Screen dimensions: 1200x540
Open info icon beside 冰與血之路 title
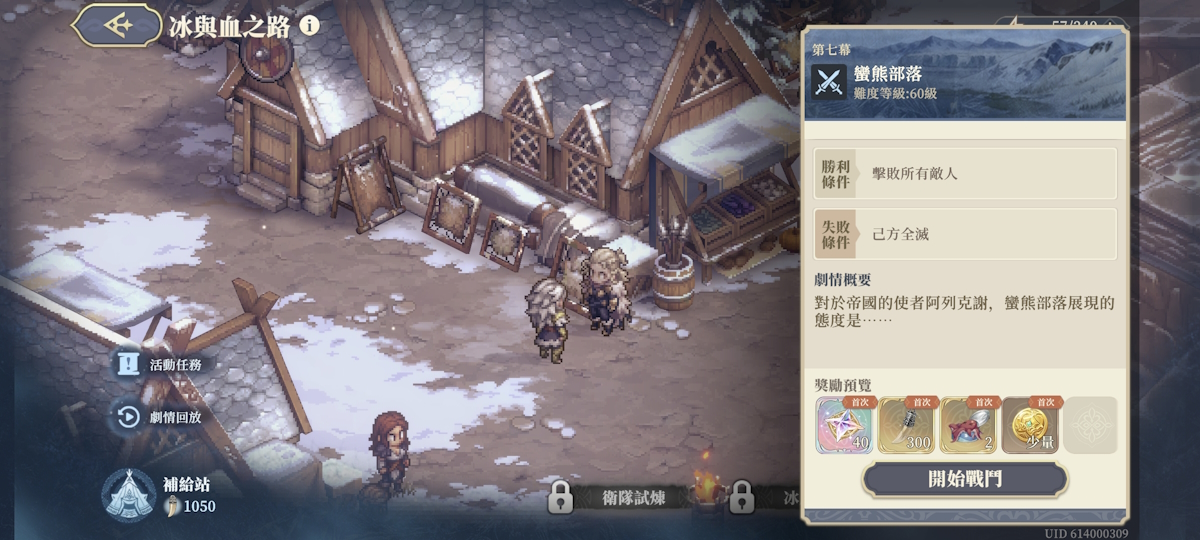(x=310, y=25)
